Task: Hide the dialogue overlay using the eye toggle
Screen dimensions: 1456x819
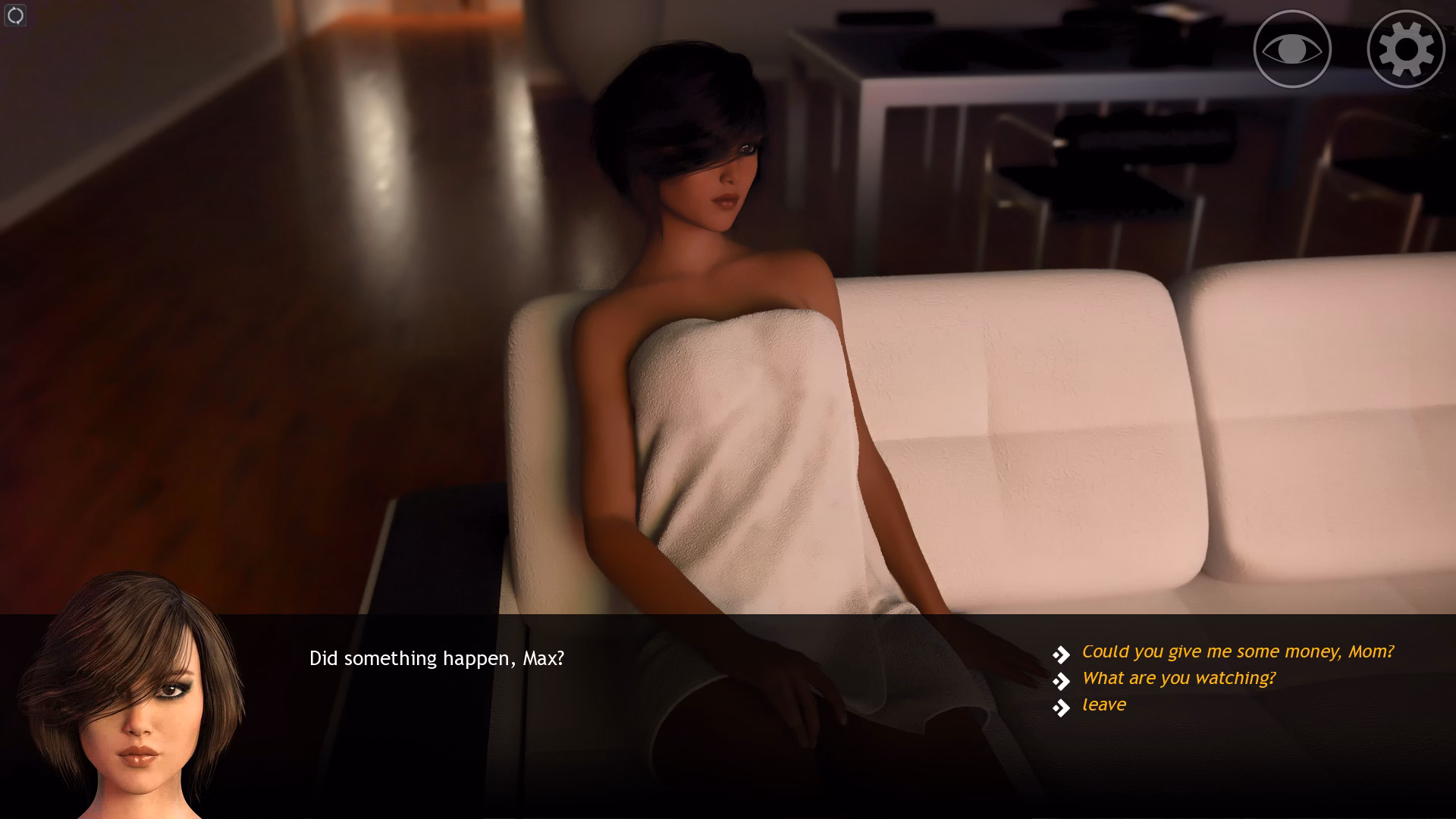Action: (1291, 49)
